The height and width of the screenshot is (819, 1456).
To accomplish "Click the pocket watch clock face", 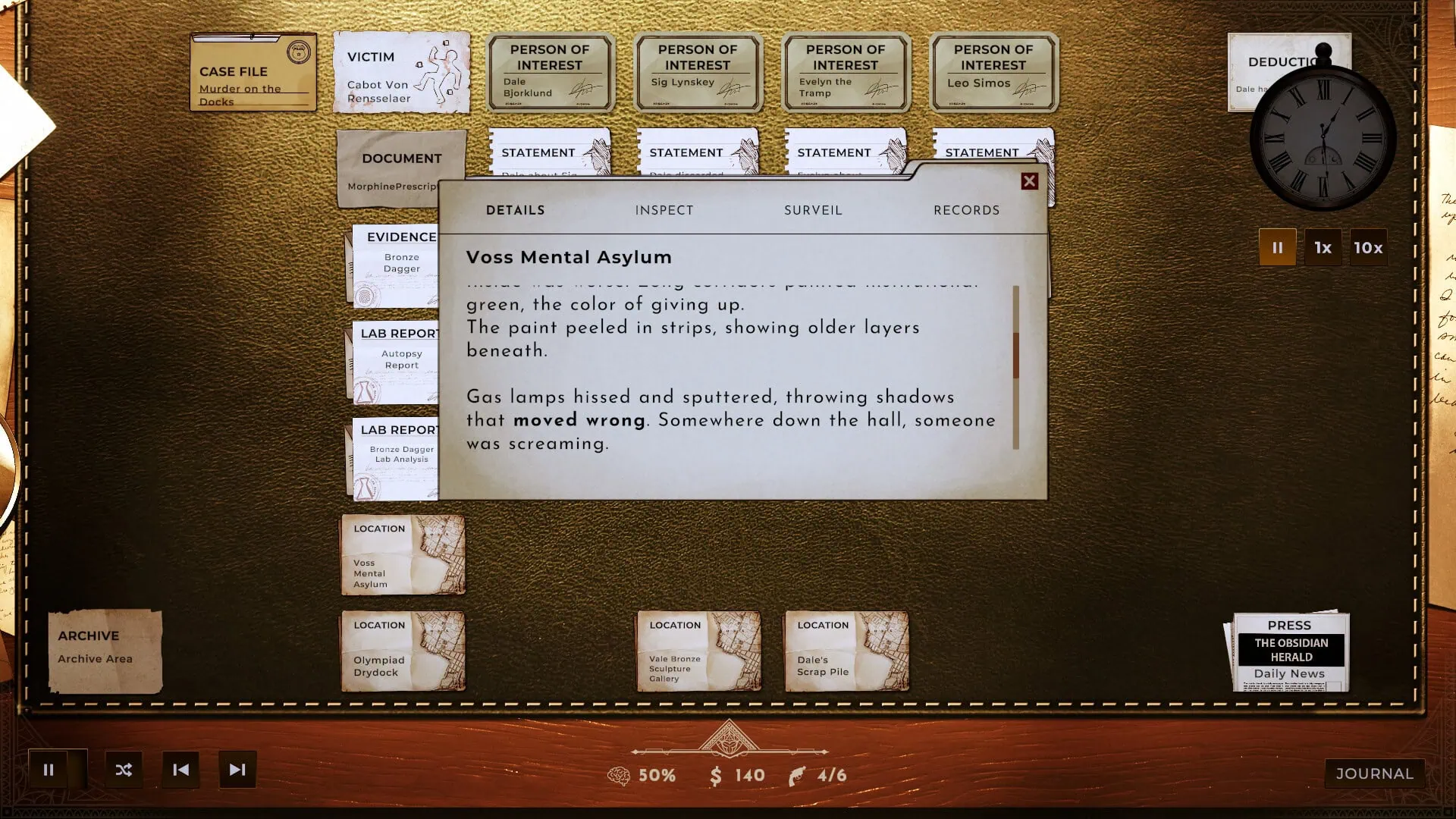I will [1321, 136].
